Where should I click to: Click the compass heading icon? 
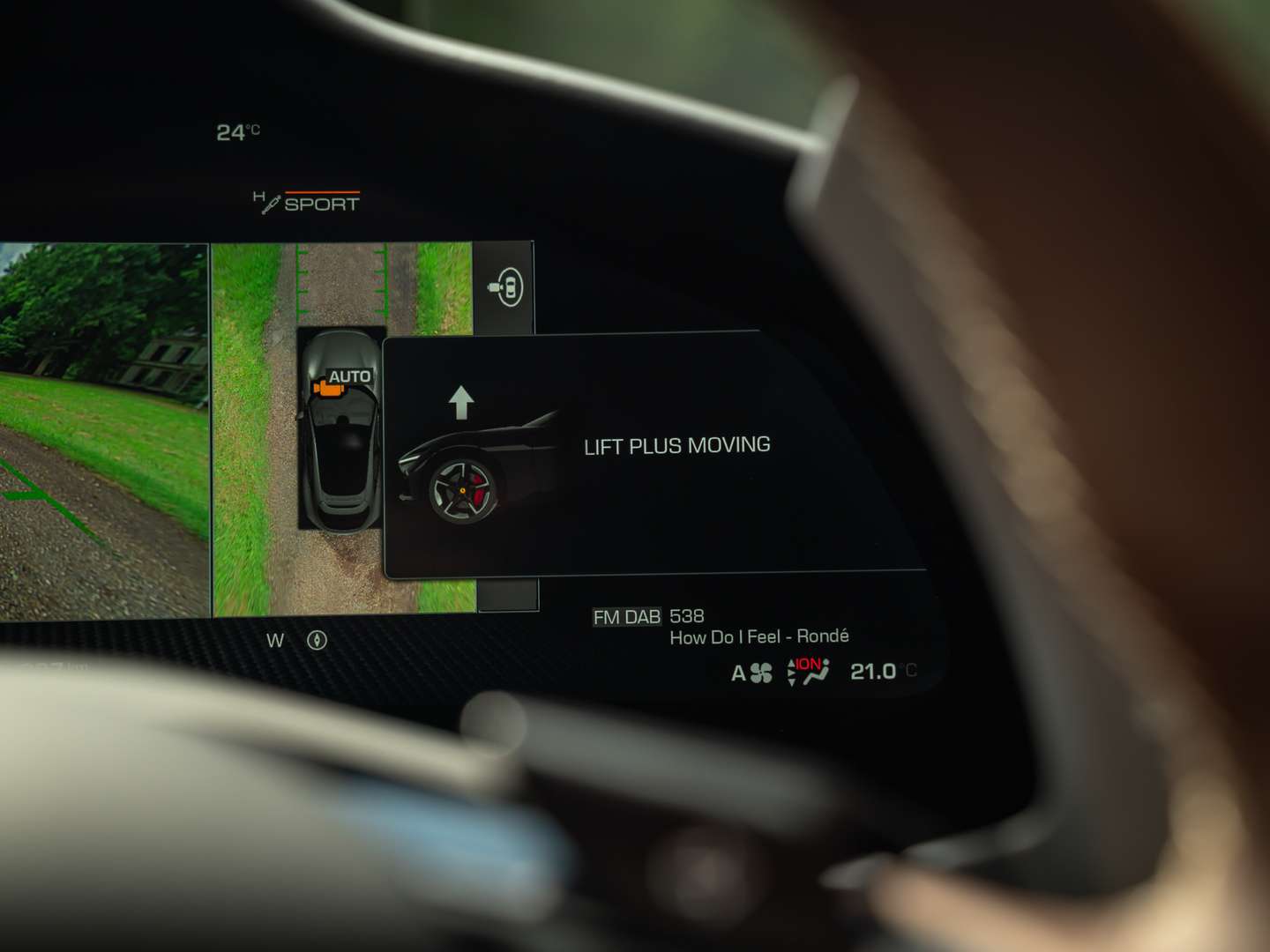pos(317,641)
